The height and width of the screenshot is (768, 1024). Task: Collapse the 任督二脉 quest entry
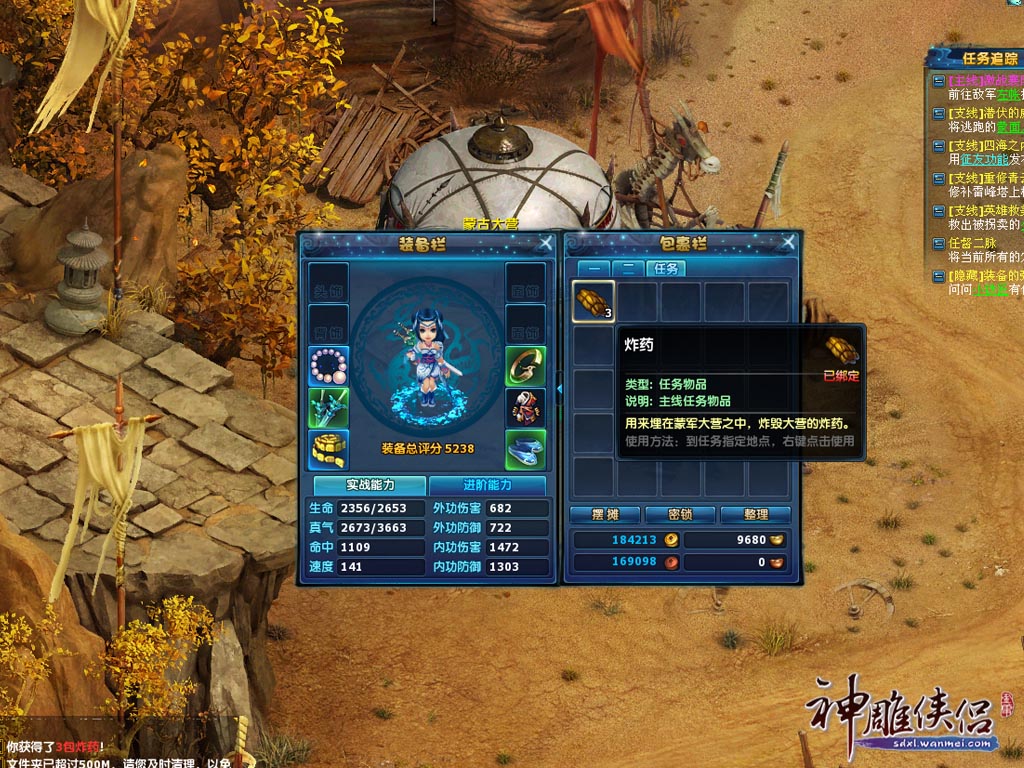tap(938, 243)
